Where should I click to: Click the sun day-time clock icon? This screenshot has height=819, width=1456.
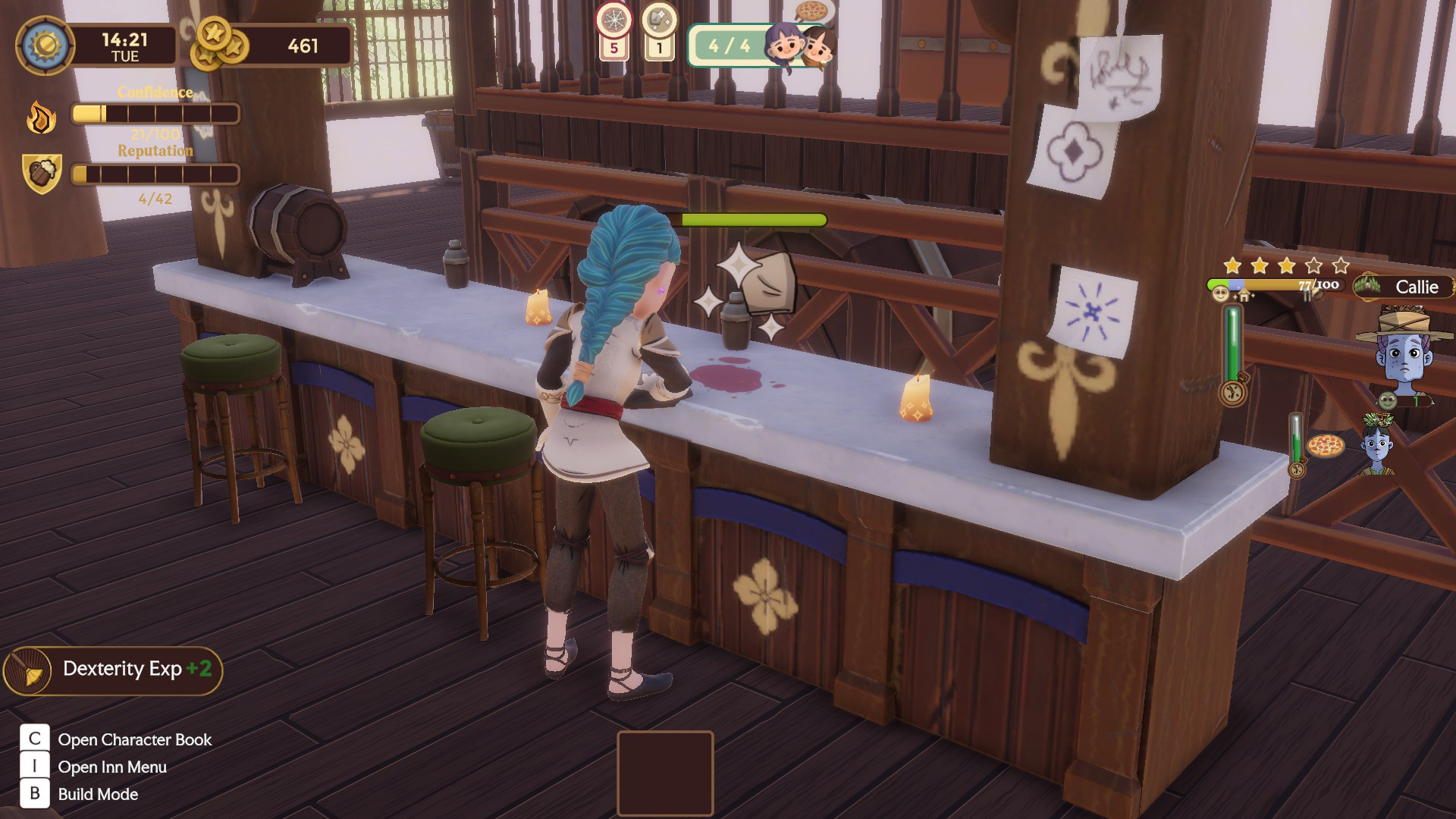[x=45, y=45]
